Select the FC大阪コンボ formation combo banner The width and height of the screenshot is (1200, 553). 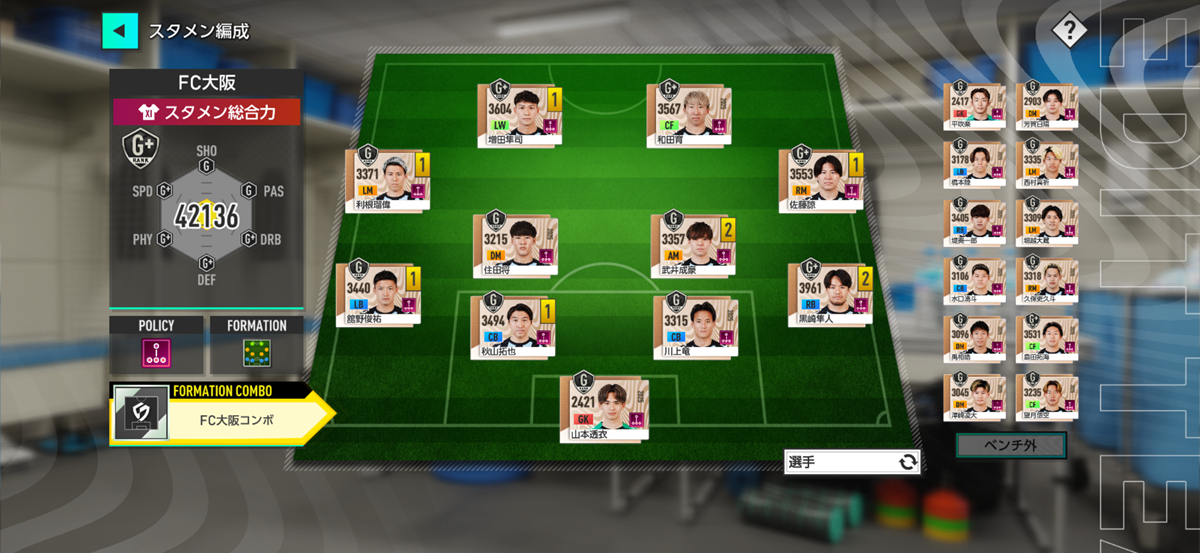[220, 418]
